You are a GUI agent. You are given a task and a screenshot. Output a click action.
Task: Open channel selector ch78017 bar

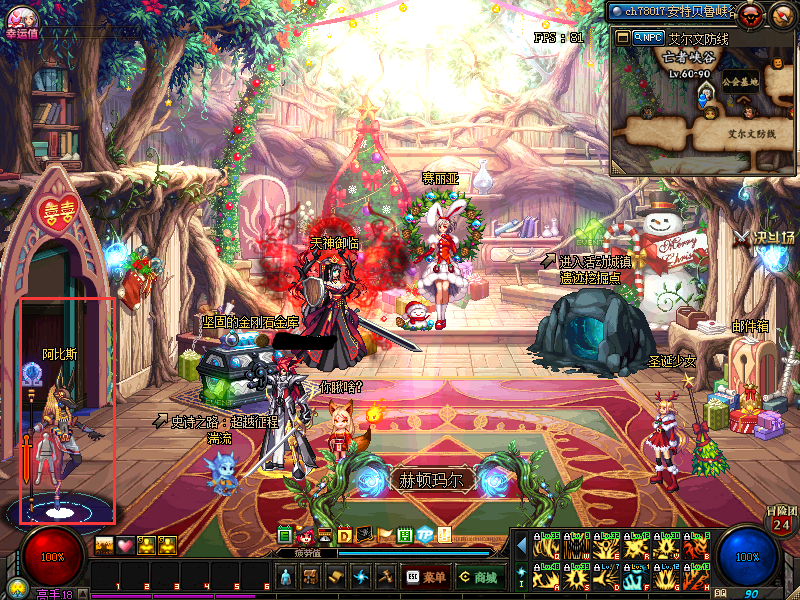tap(670, 11)
